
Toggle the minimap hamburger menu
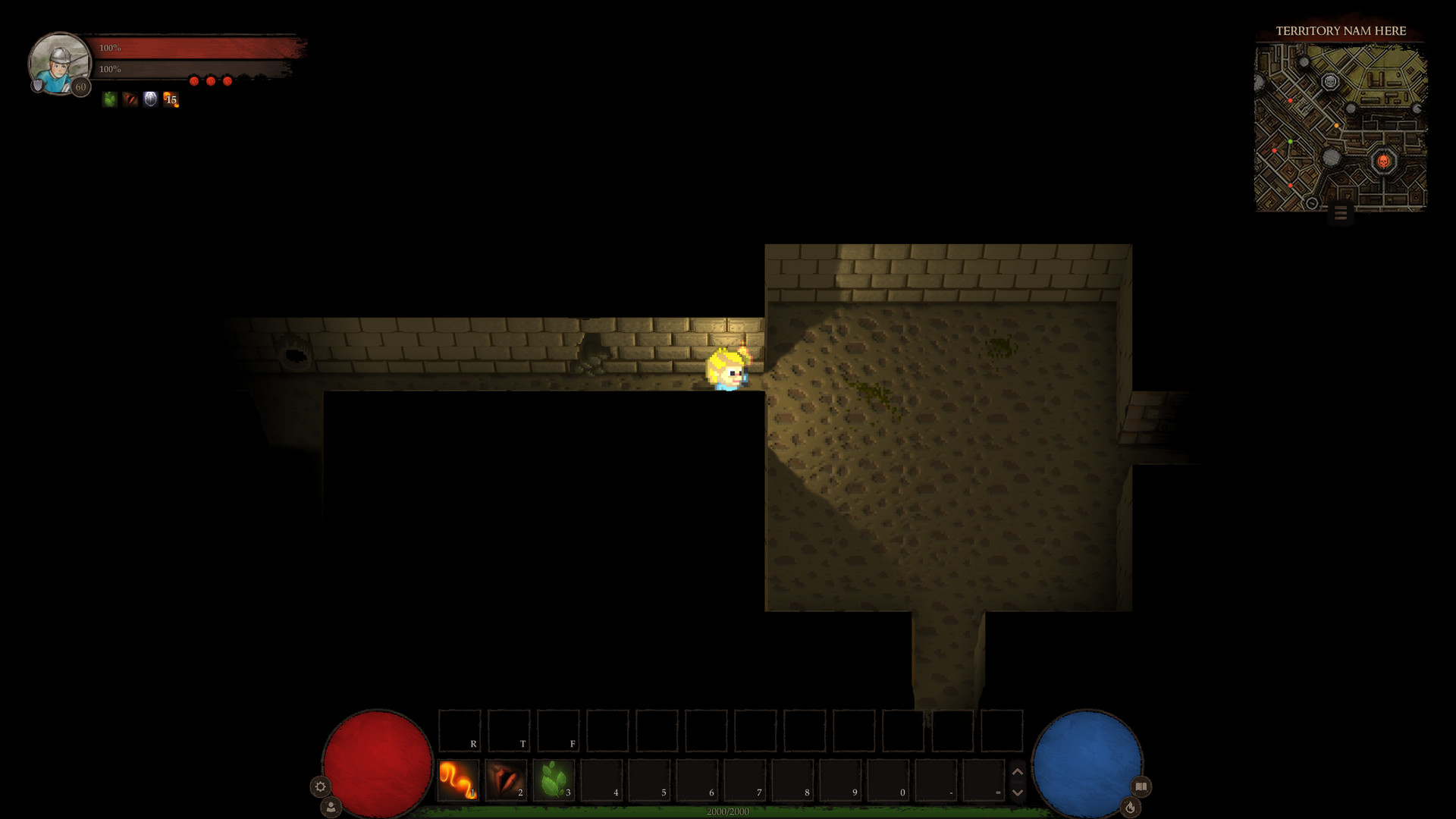(x=1340, y=214)
